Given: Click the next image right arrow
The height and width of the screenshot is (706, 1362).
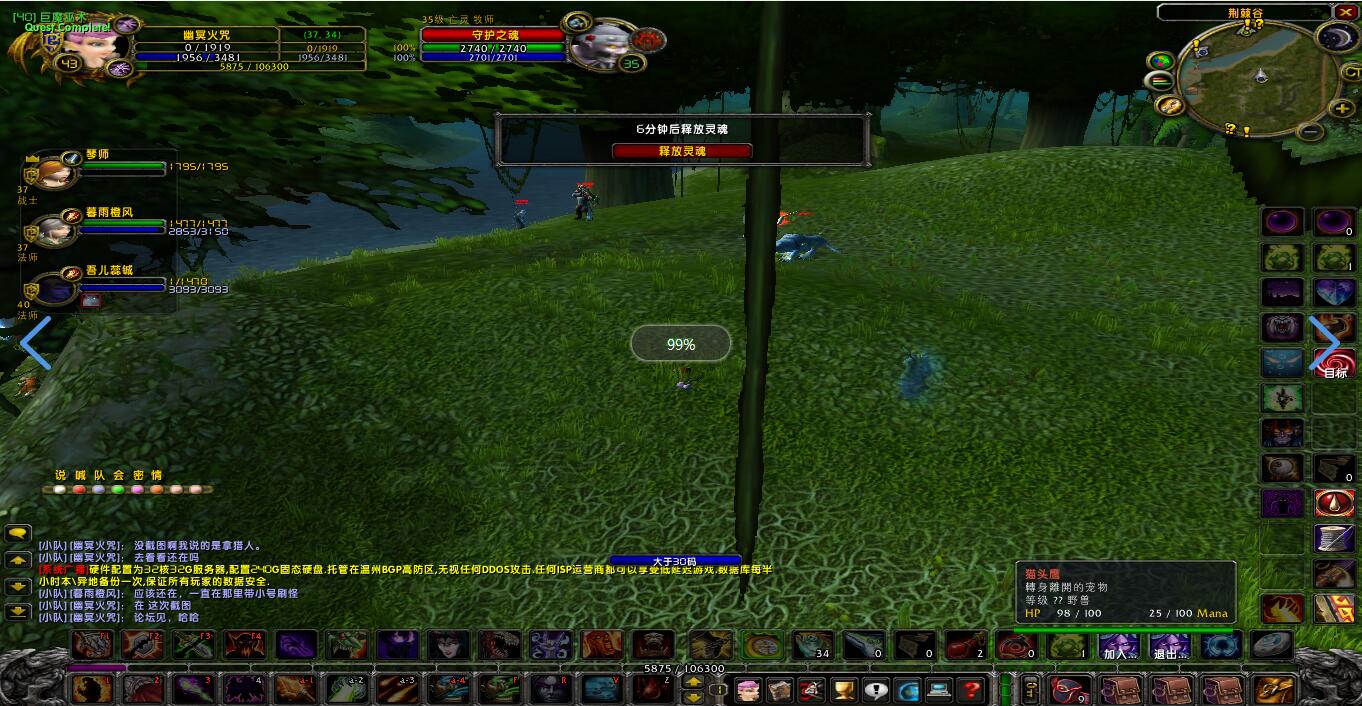Looking at the screenshot, I should click(1325, 343).
